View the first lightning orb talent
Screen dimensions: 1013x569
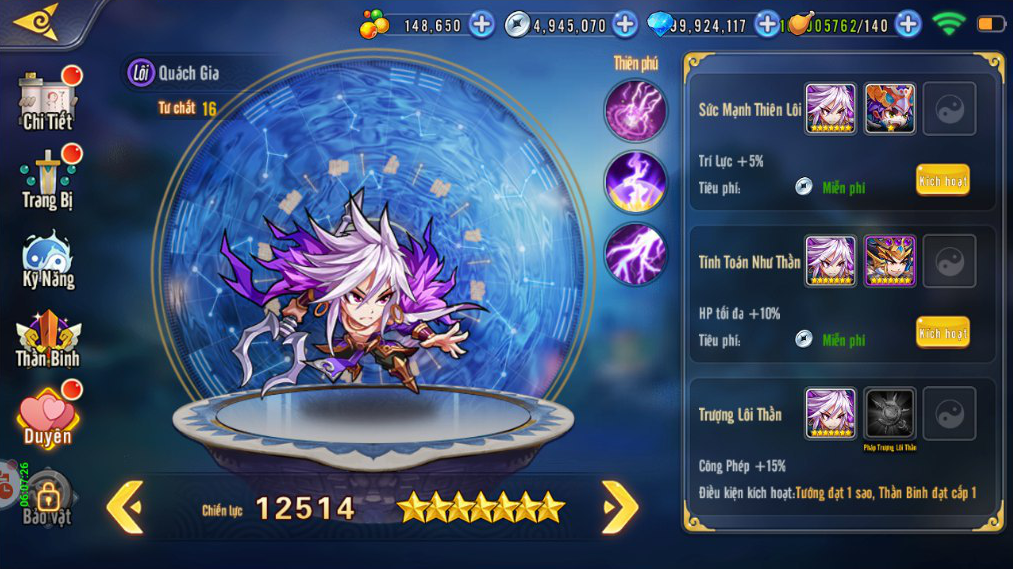point(635,109)
